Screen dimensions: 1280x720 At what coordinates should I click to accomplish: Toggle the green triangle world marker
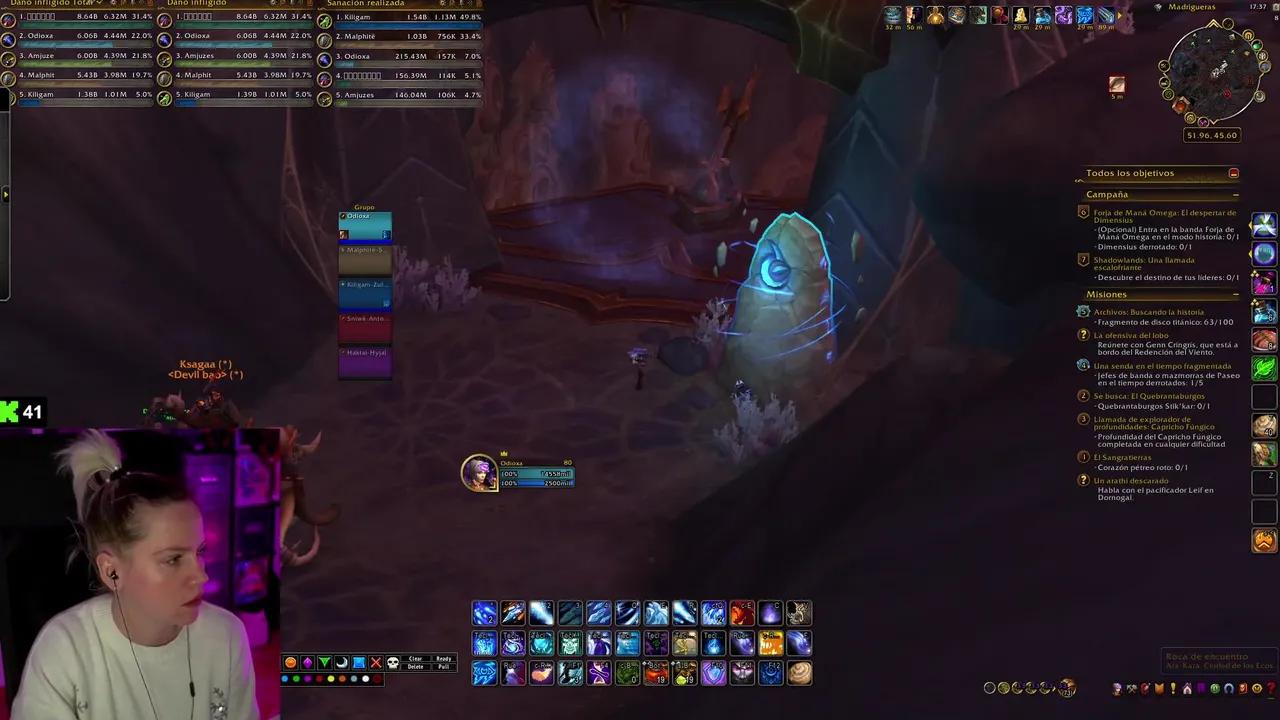(x=325, y=662)
